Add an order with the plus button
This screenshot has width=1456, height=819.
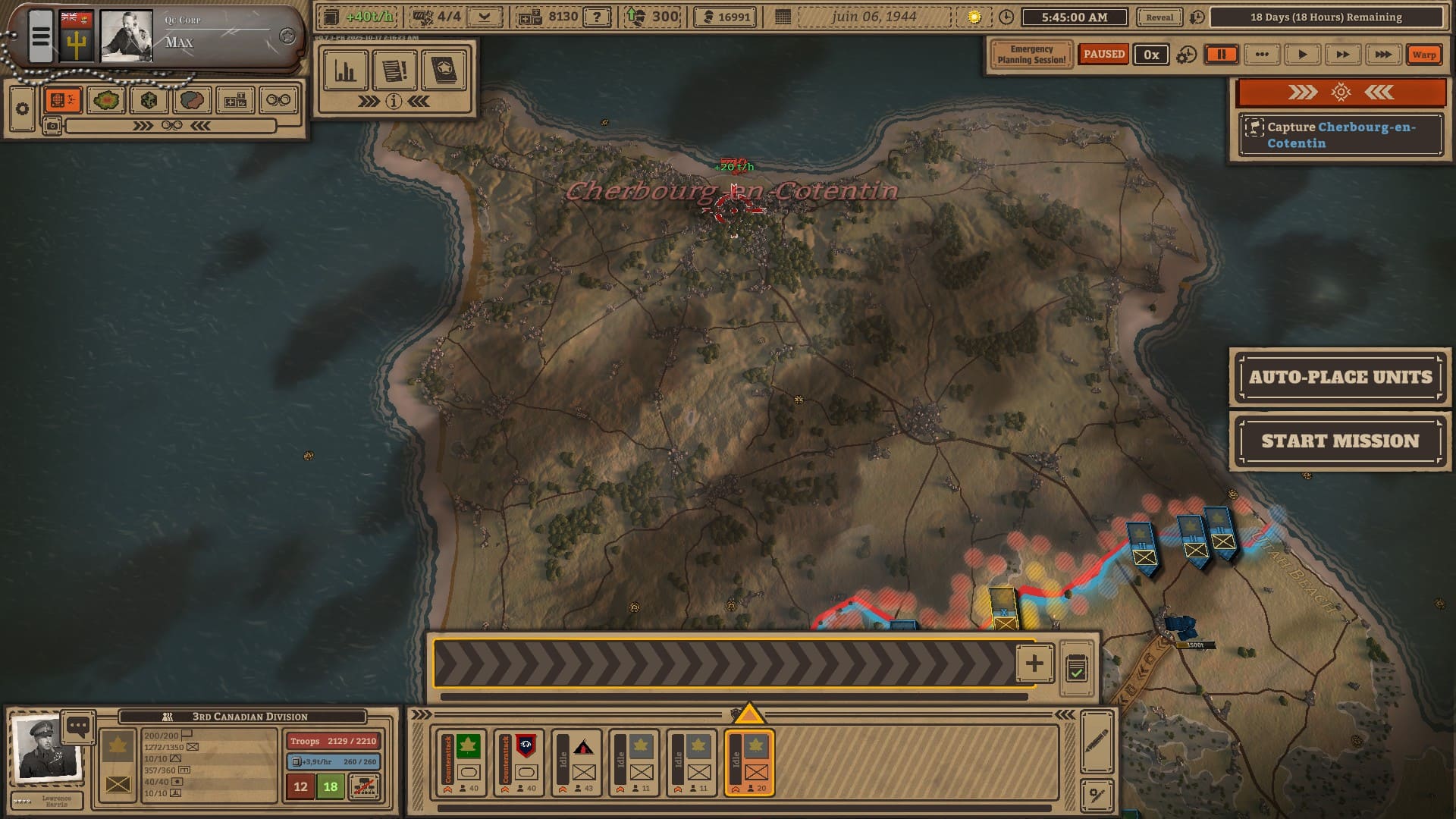click(x=1034, y=664)
